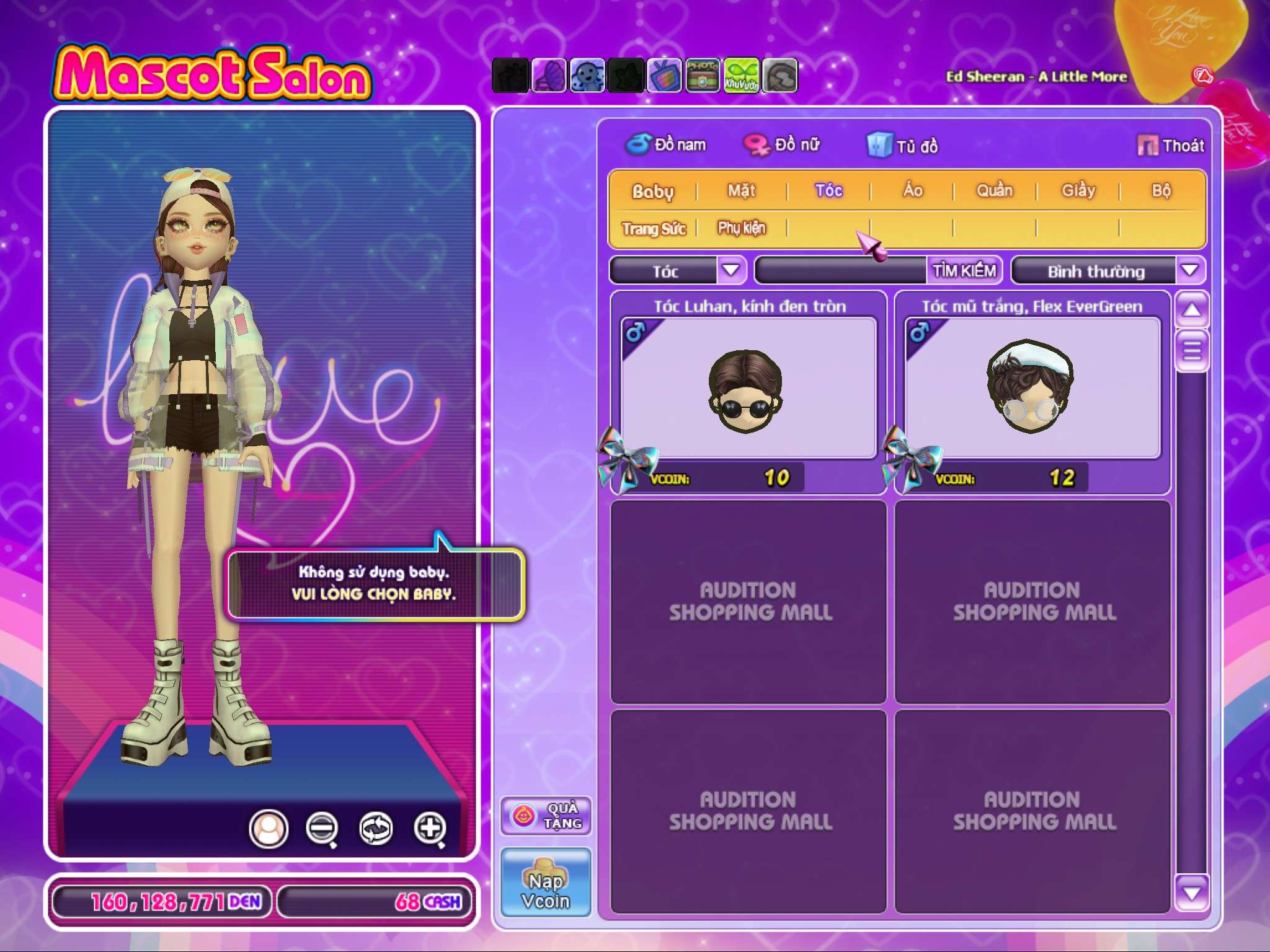Open the Phụ kiện category
Screen dimensions: 1270x952
[742, 228]
